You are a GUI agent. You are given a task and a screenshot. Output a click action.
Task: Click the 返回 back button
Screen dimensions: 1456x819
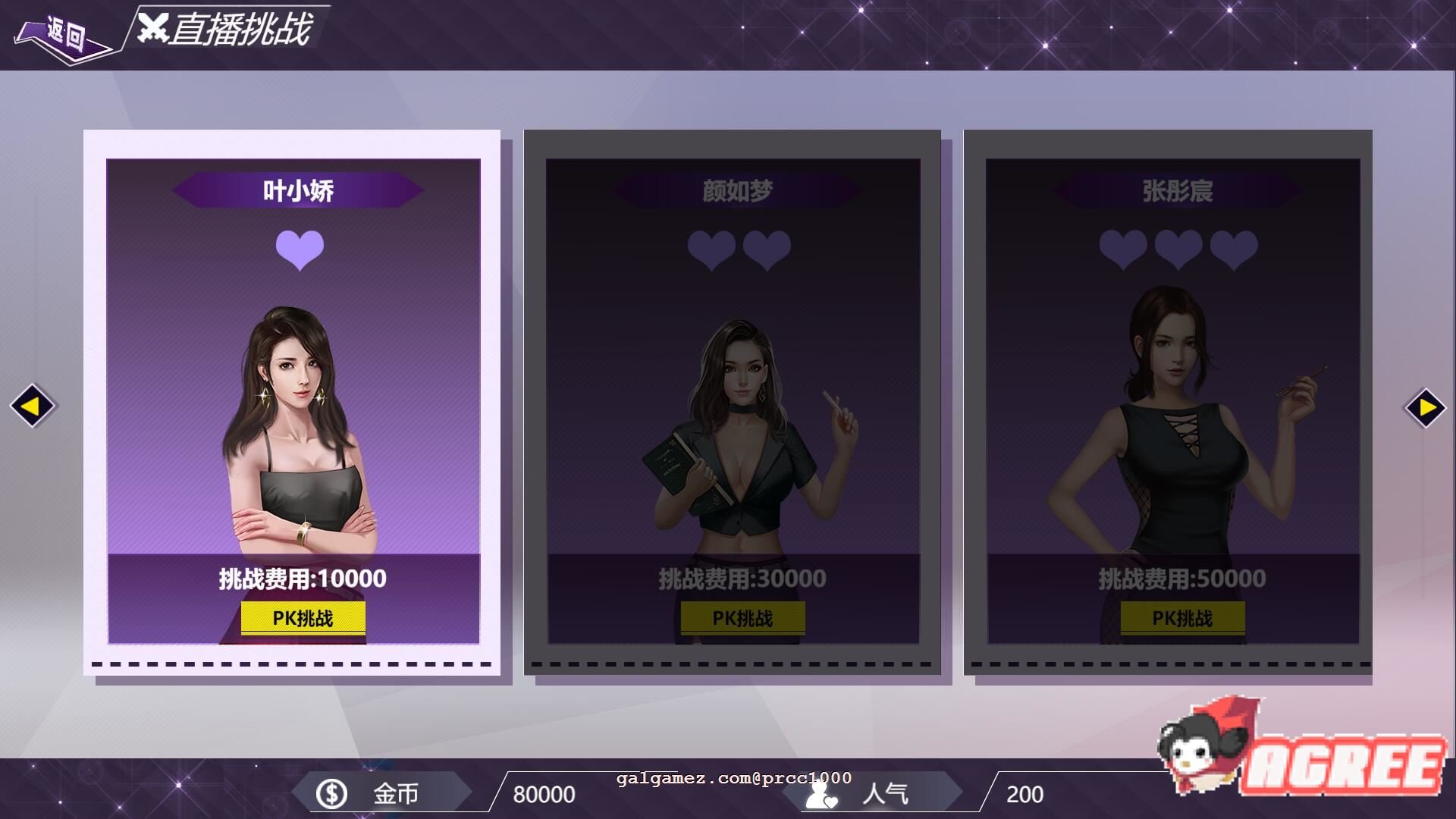coord(64,35)
